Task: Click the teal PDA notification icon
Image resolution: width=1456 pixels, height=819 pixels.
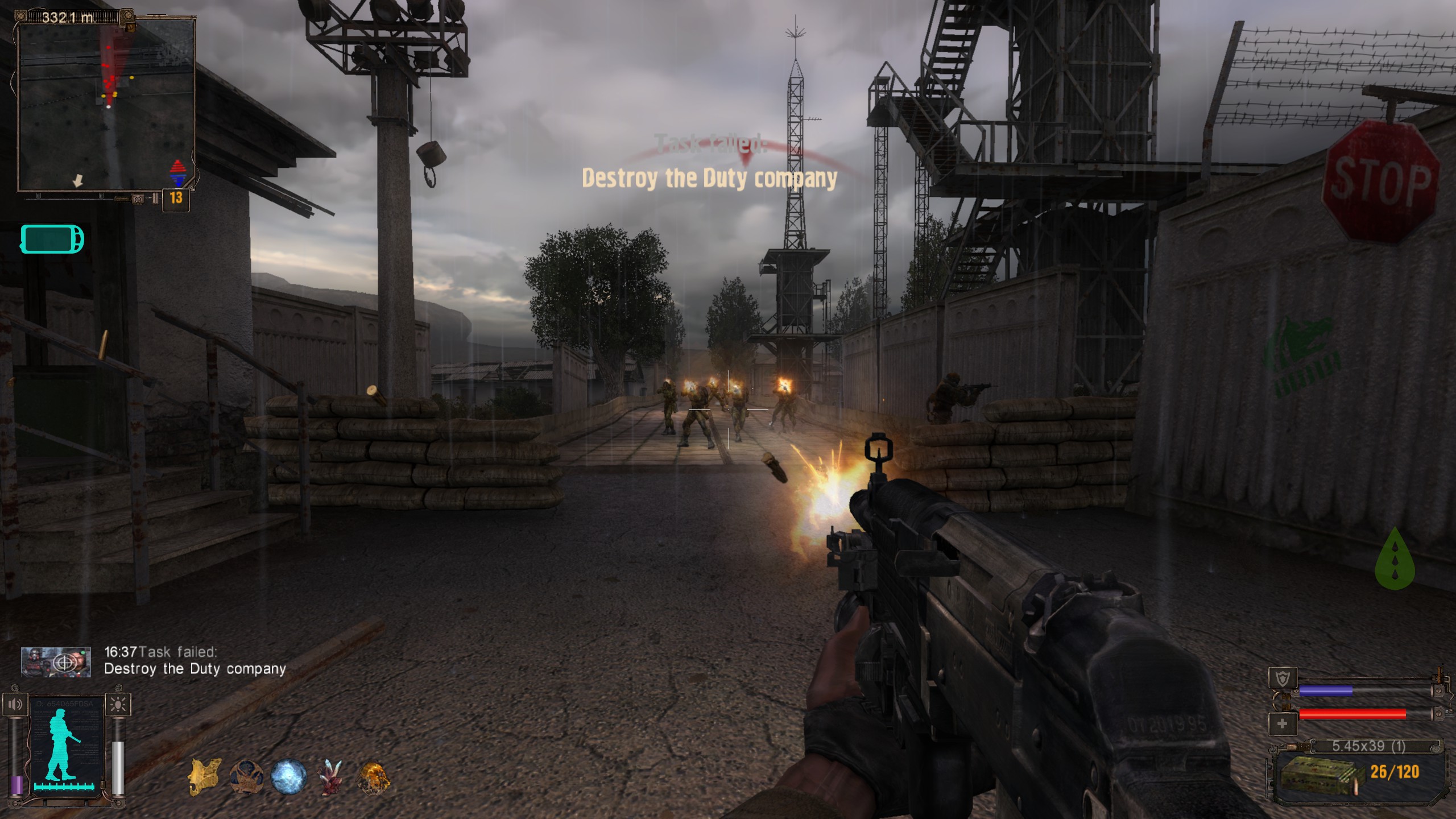Action: [52, 239]
